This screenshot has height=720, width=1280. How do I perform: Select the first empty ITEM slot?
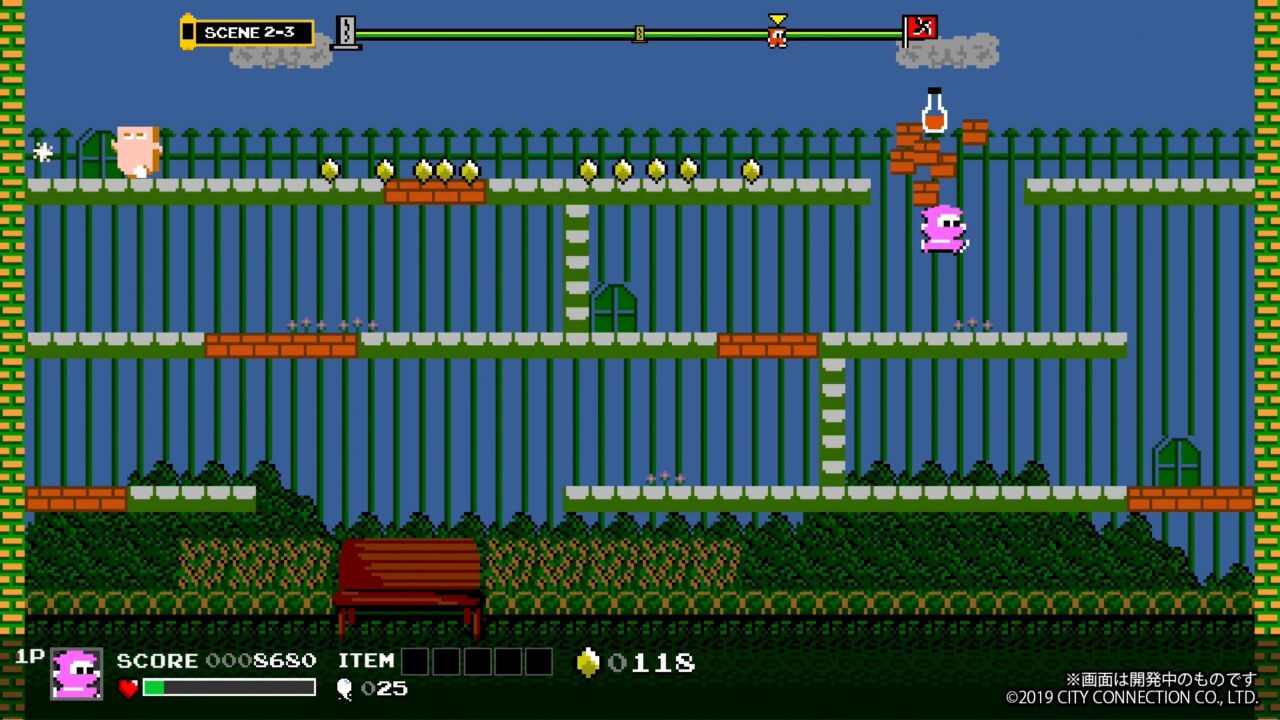415,661
